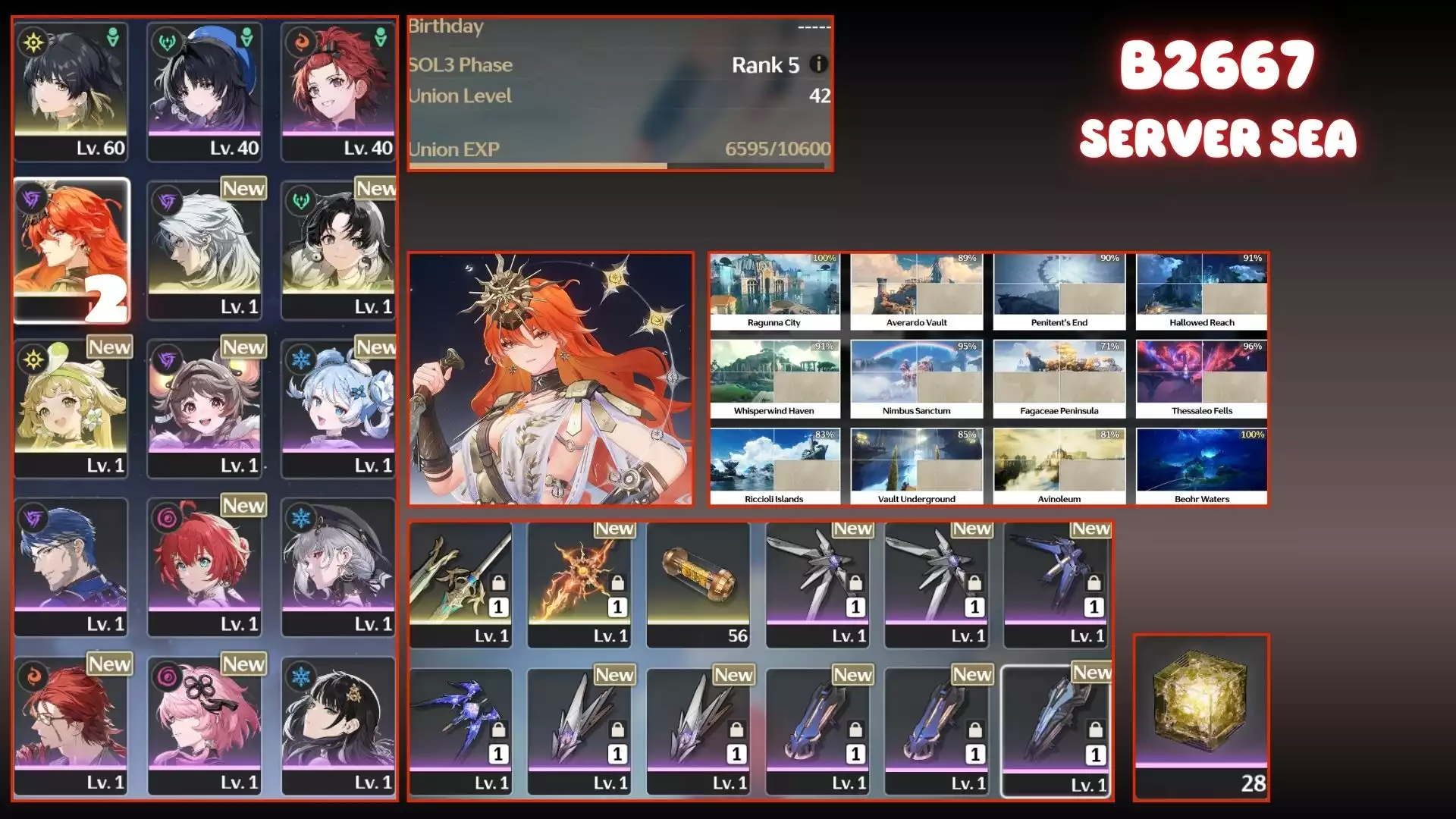This screenshot has height=819, width=1456.
Task: Open the Beohr Waters region
Action: pos(1201,467)
